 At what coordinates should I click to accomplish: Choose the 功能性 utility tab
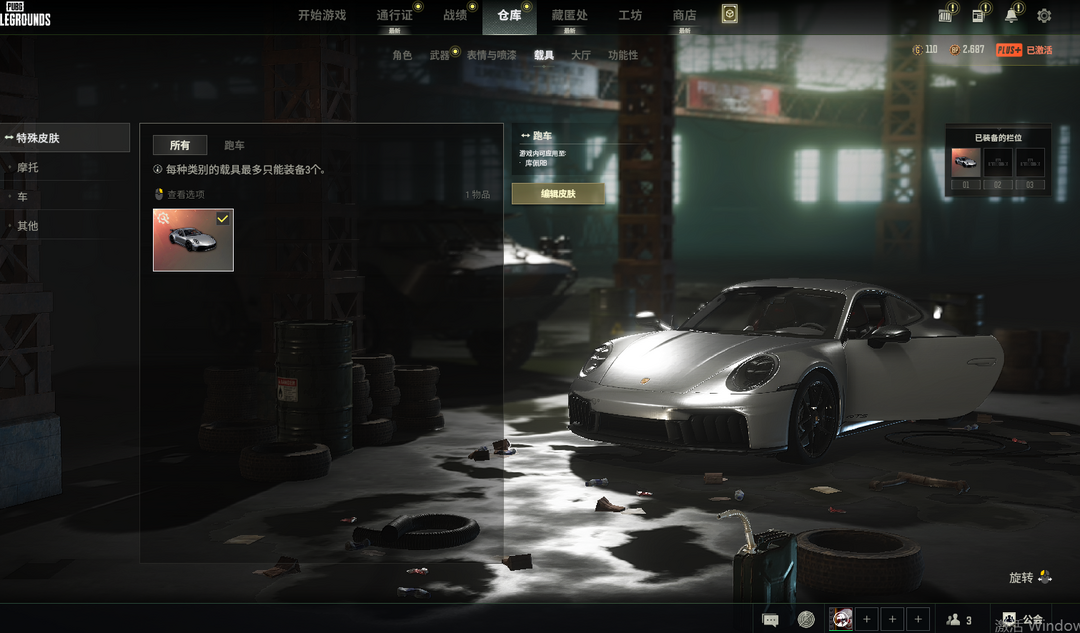click(x=623, y=55)
